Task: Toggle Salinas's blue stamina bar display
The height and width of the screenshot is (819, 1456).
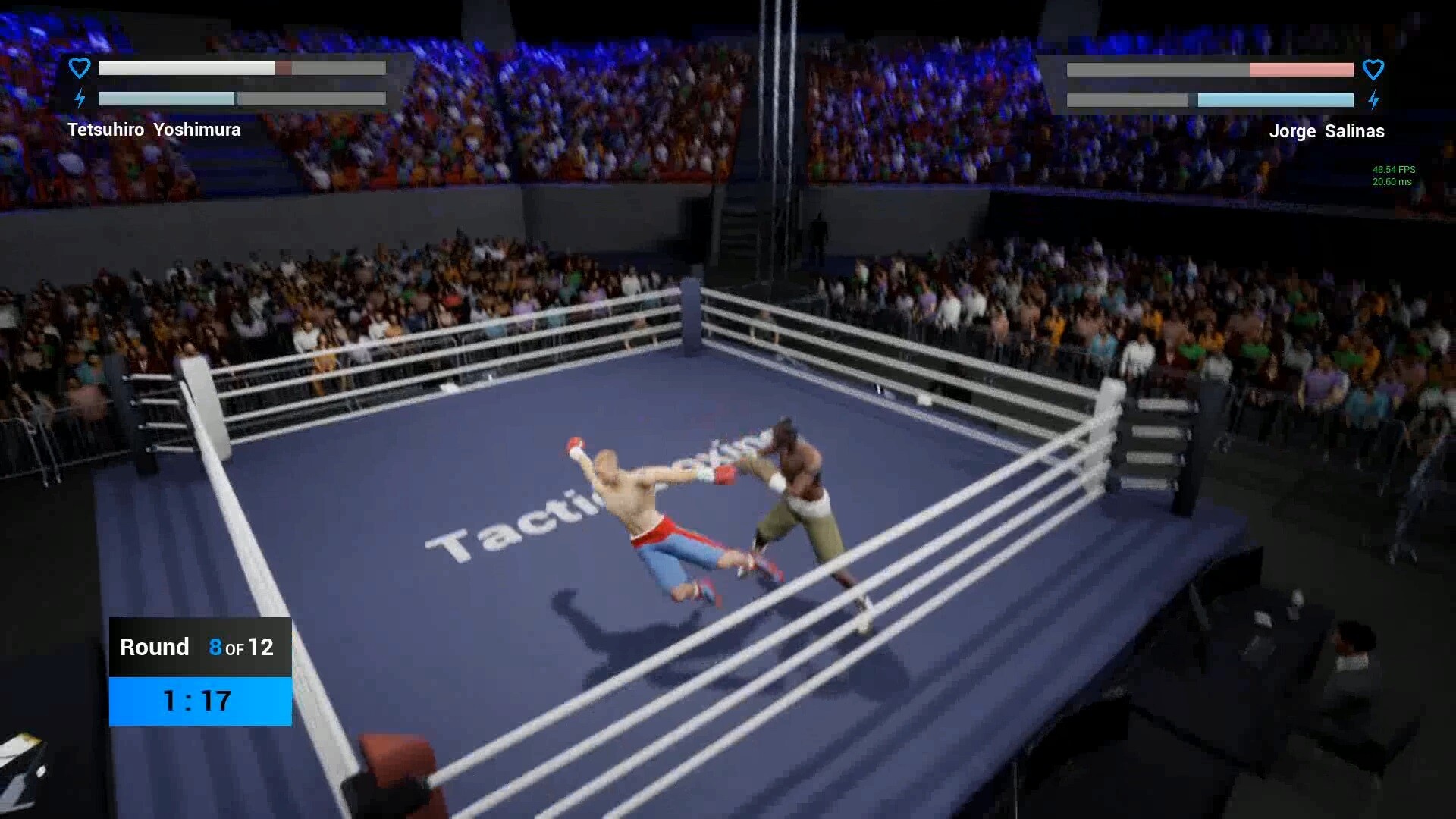Action: [x=1276, y=99]
